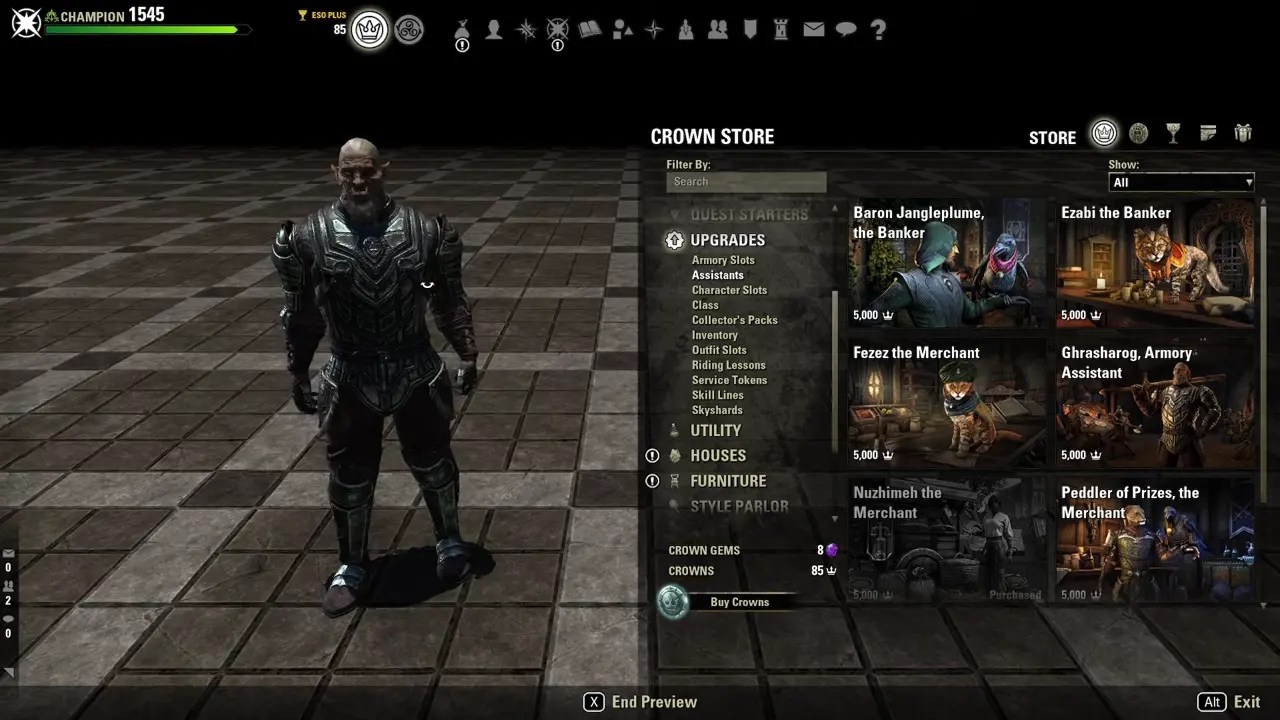Open the Journal book icon
This screenshot has width=1280, height=720.
[x=590, y=30]
